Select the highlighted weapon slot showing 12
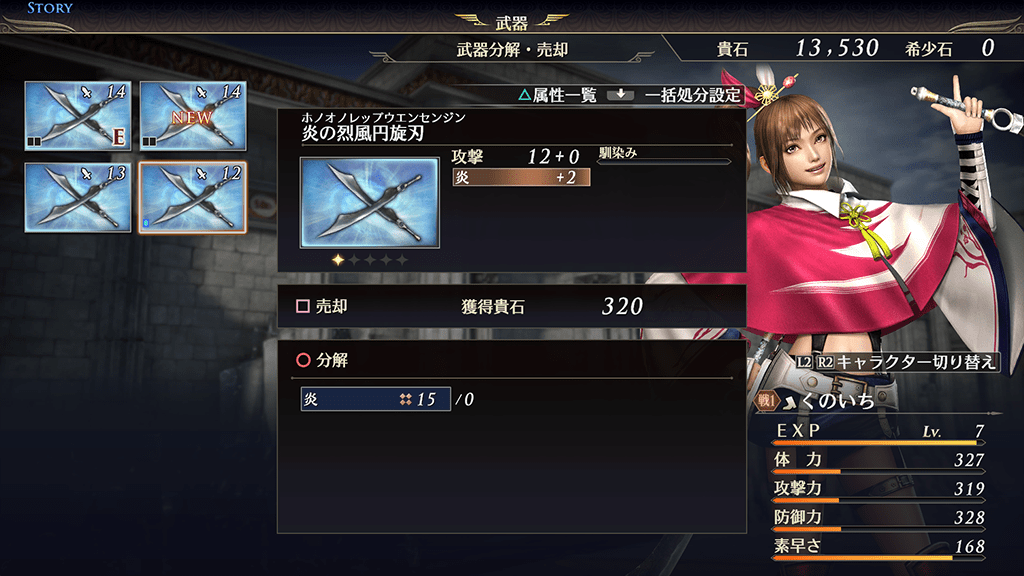 click(193, 196)
